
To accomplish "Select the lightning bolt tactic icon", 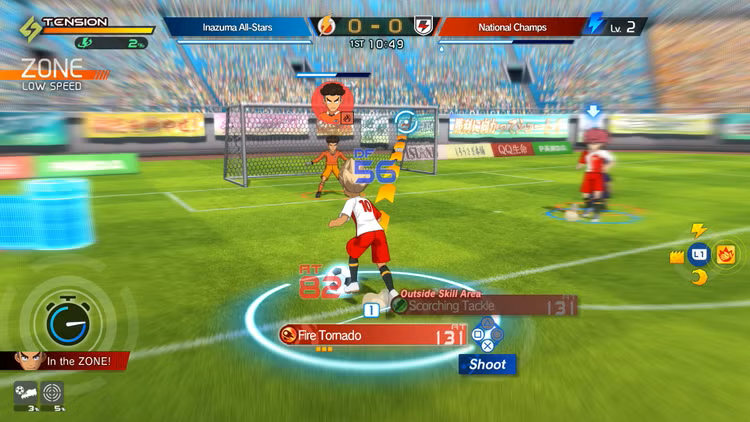I will (699, 231).
